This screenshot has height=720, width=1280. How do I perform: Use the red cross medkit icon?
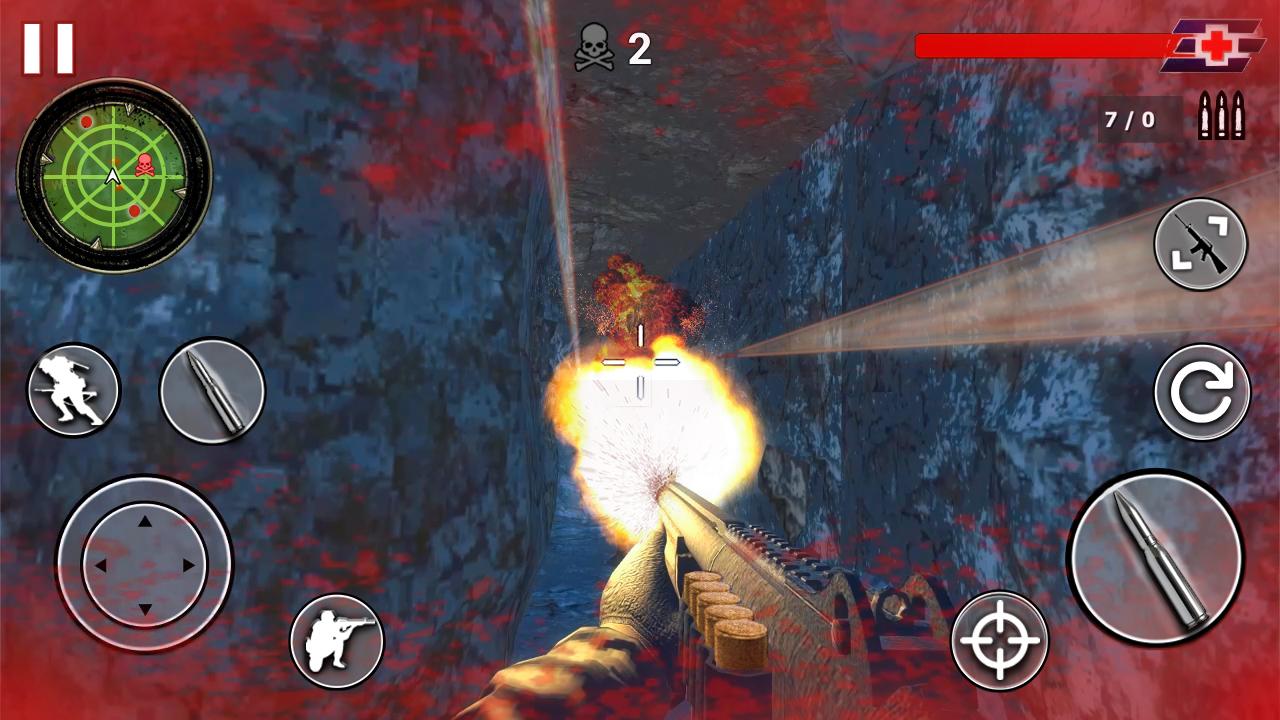(1213, 46)
